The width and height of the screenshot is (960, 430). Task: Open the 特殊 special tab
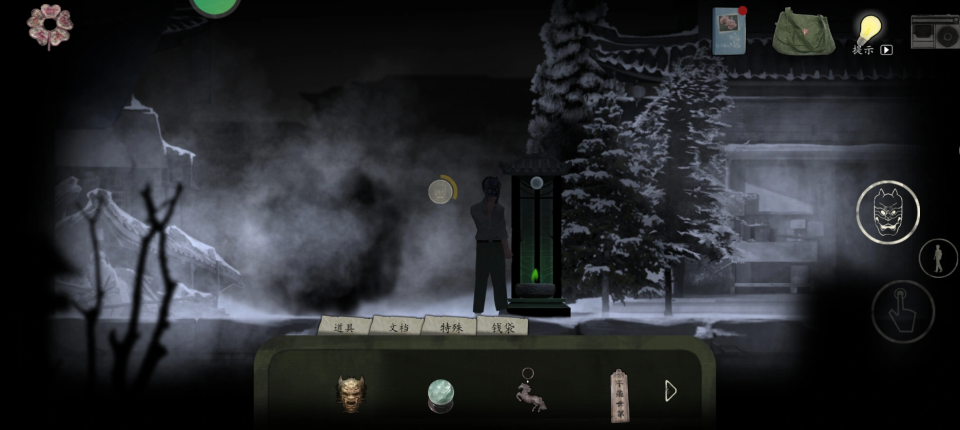[449, 326]
